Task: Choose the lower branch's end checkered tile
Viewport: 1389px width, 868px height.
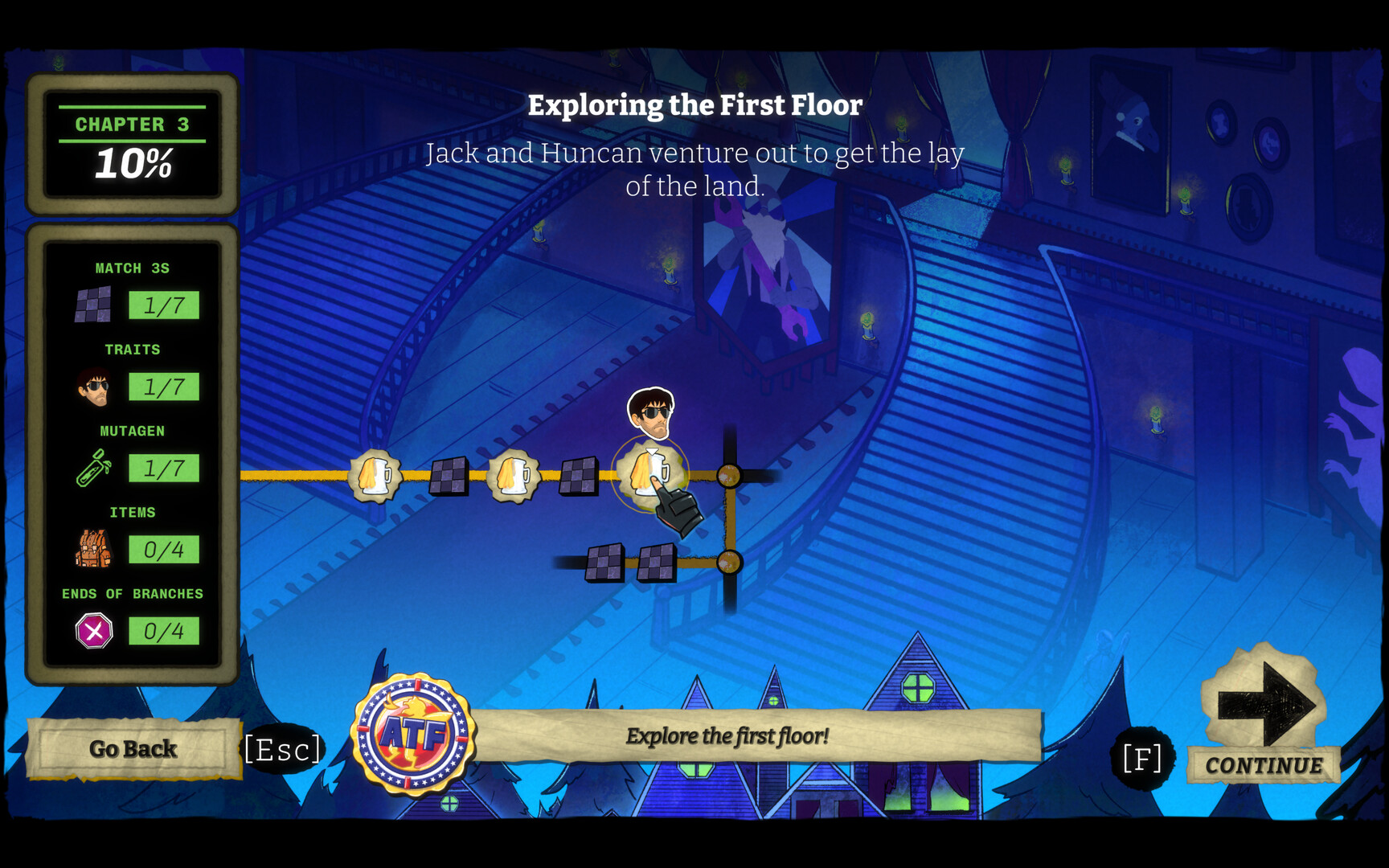Action: [x=604, y=562]
